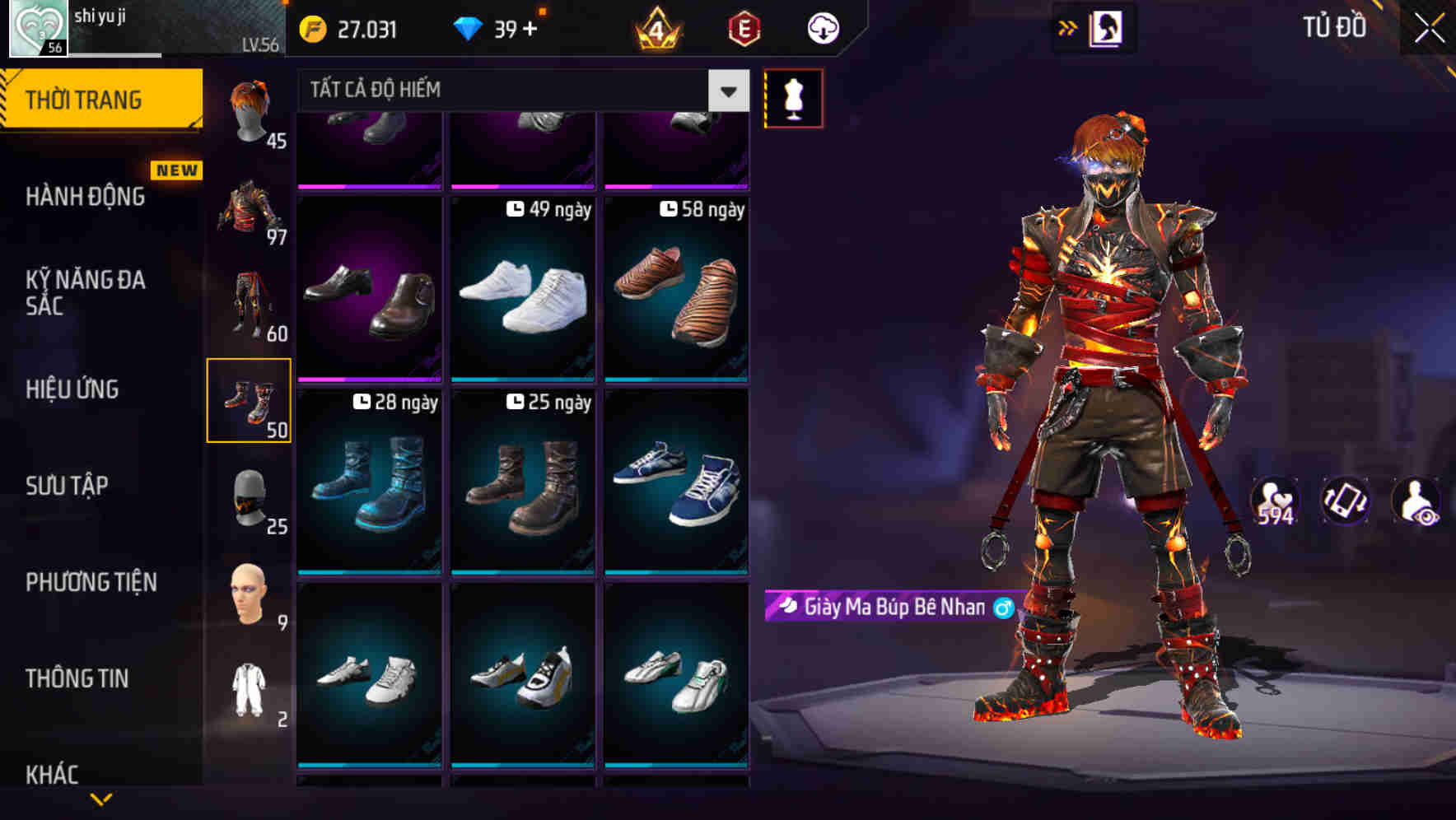This screenshot has height=820, width=1456.
Task: Collapse the panel using the double-arrow chevrons
Action: pyautogui.click(x=1066, y=27)
